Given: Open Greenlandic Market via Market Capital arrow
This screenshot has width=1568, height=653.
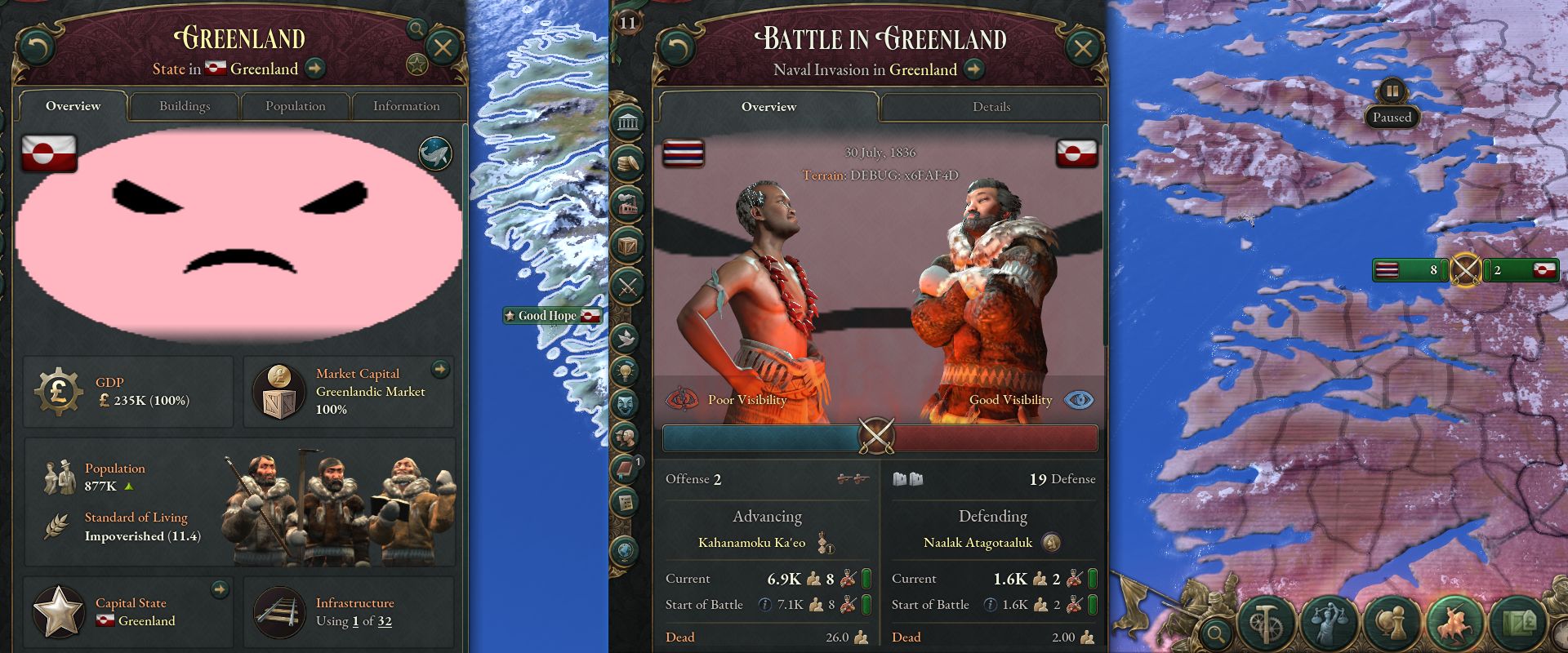Looking at the screenshot, I should tap(440, 370).
